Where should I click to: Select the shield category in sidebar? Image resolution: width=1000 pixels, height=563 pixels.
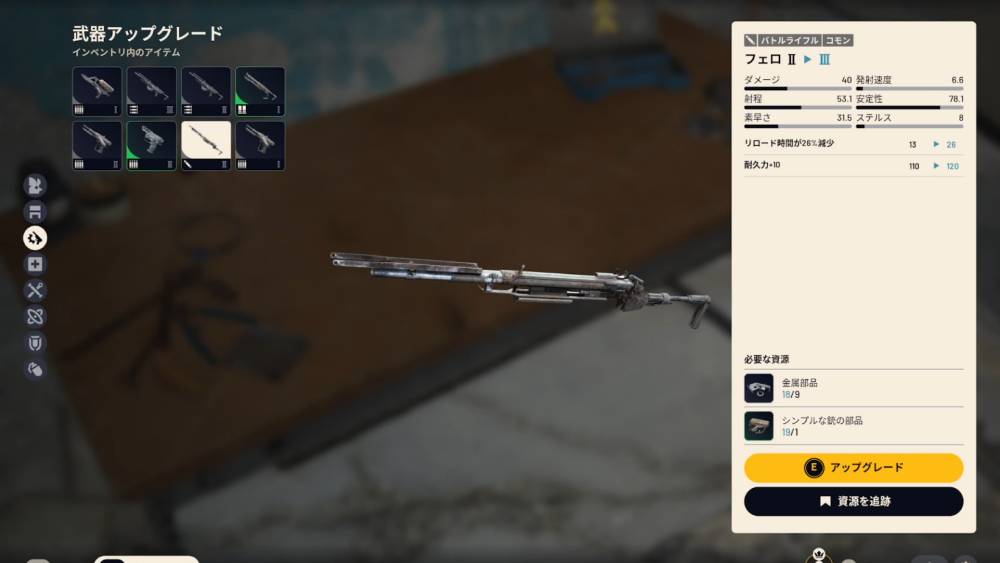pyautogui.click(x=35, y=343)
